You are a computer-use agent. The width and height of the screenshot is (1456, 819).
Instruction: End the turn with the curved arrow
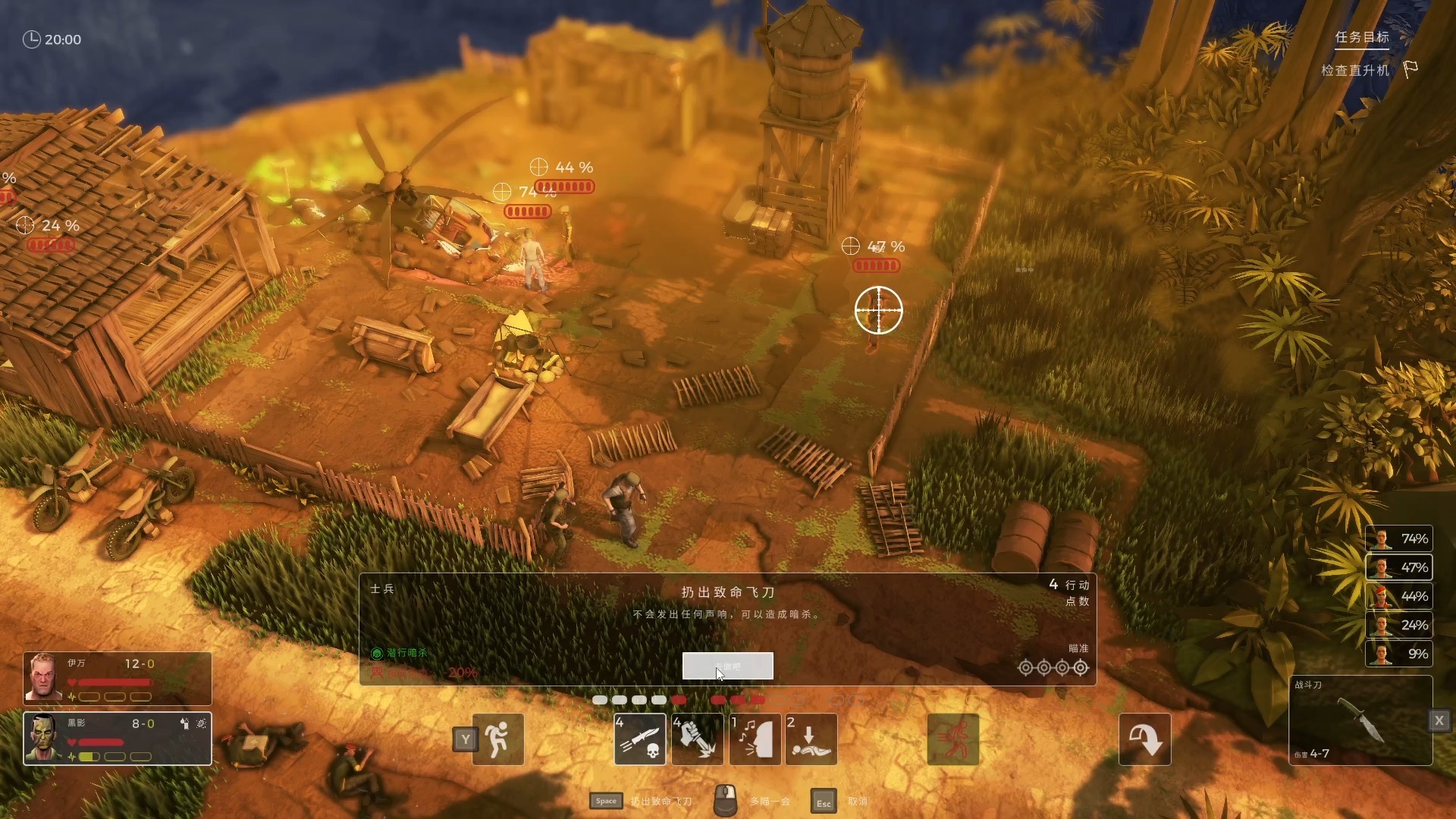(1144, 739)
